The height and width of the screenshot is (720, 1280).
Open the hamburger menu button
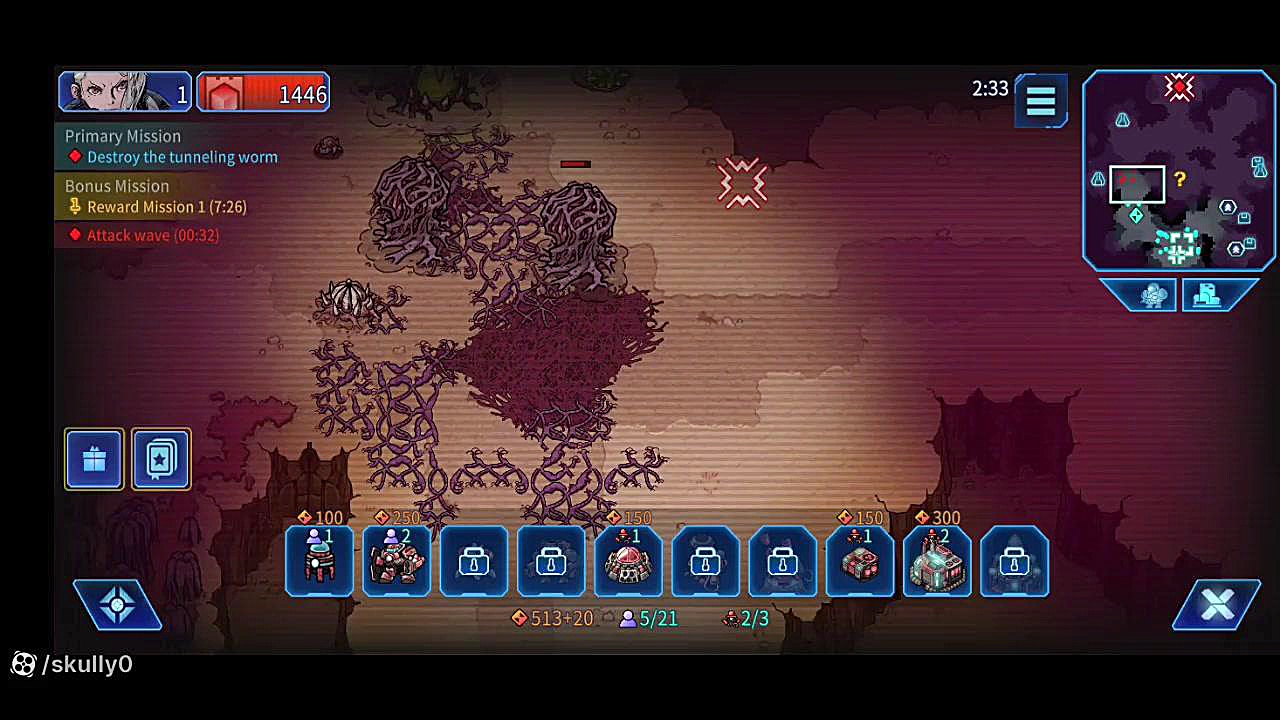pos(1040,100)
